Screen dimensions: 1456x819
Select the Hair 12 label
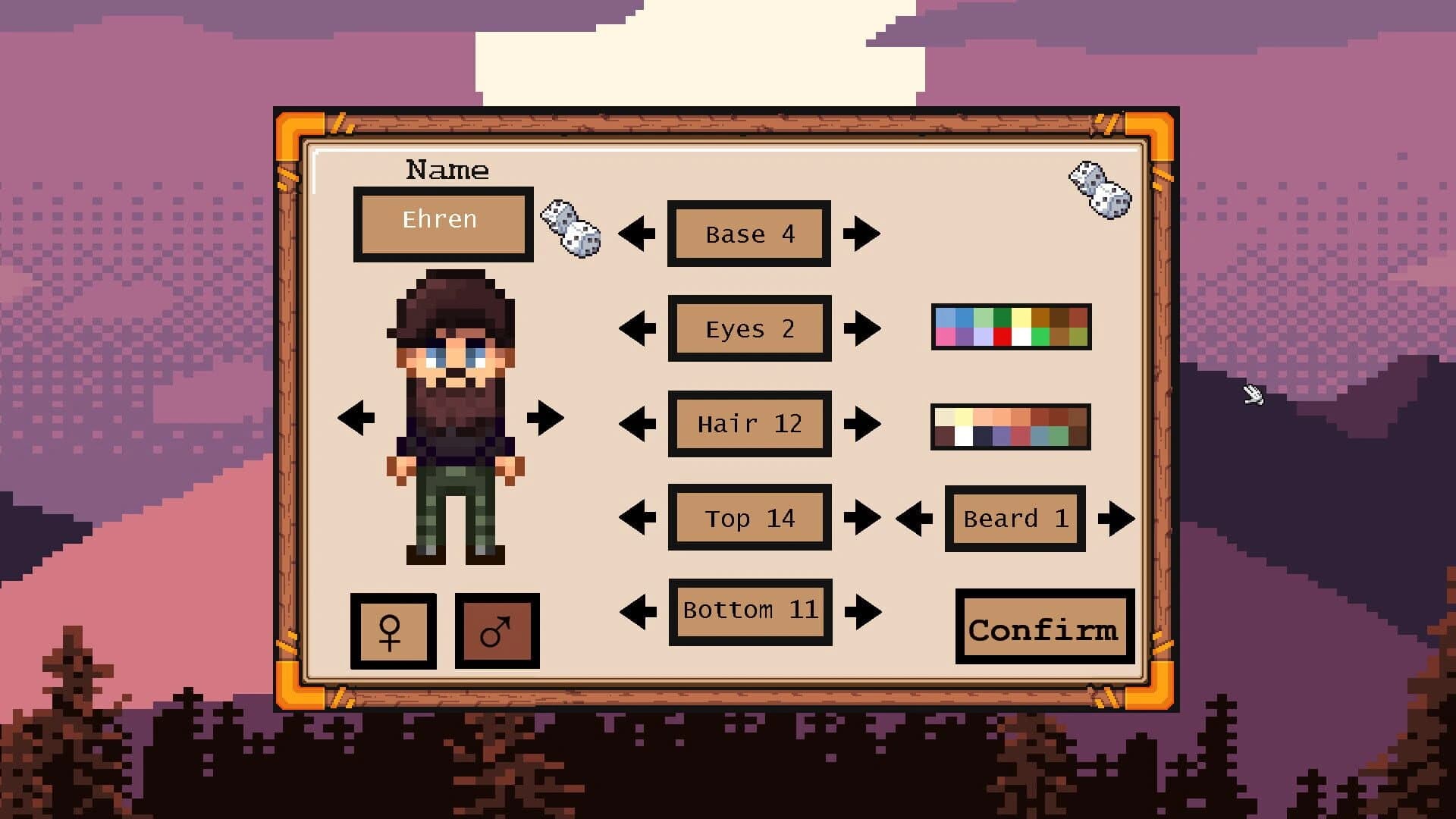coord(748,424)
